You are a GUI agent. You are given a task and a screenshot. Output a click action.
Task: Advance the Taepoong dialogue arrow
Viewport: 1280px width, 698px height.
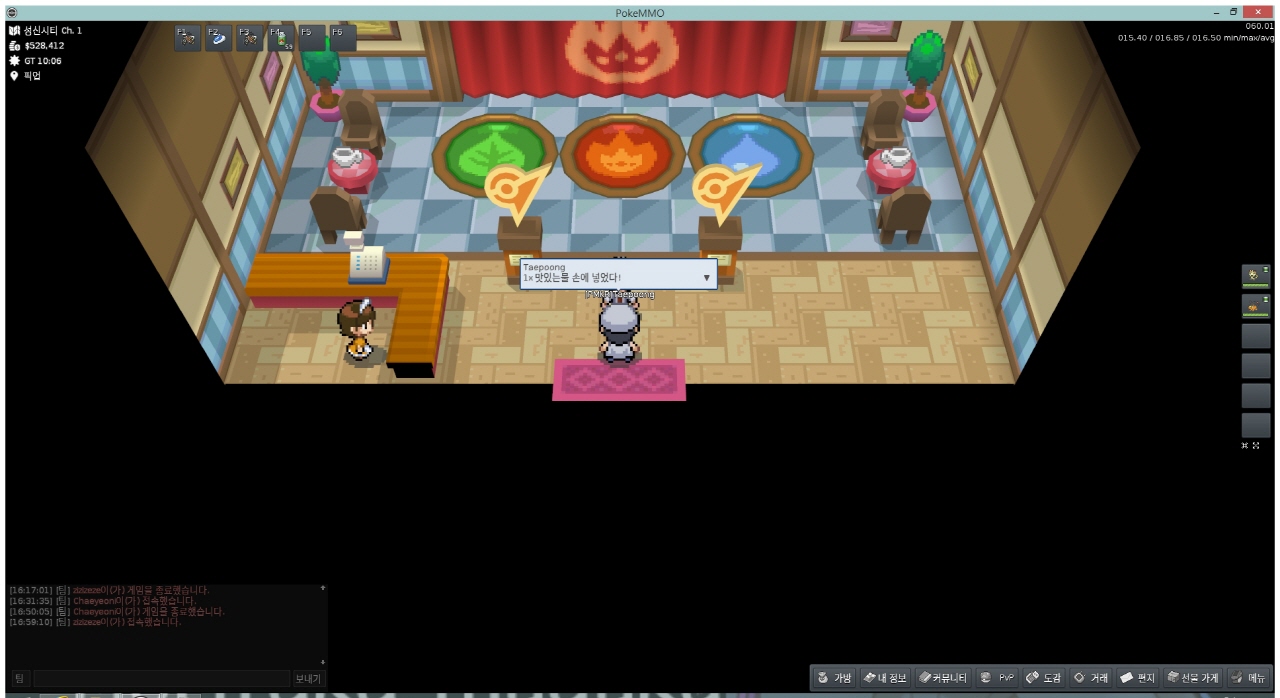click(x=706, y=277)
